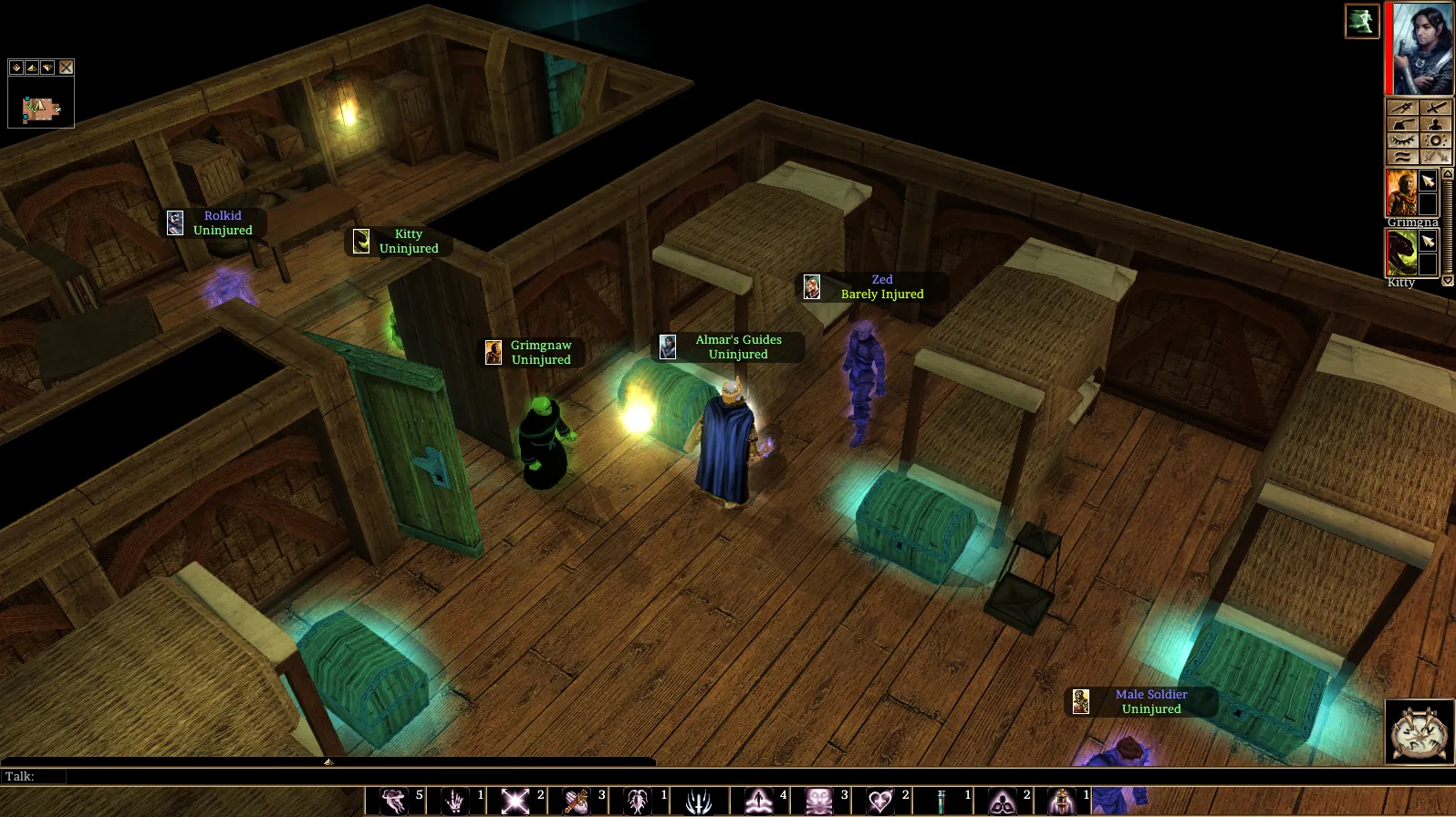This screenshot has height=817, width=1456.
Task: Click the Talk chat input field
Action: [x=356, y=777]
